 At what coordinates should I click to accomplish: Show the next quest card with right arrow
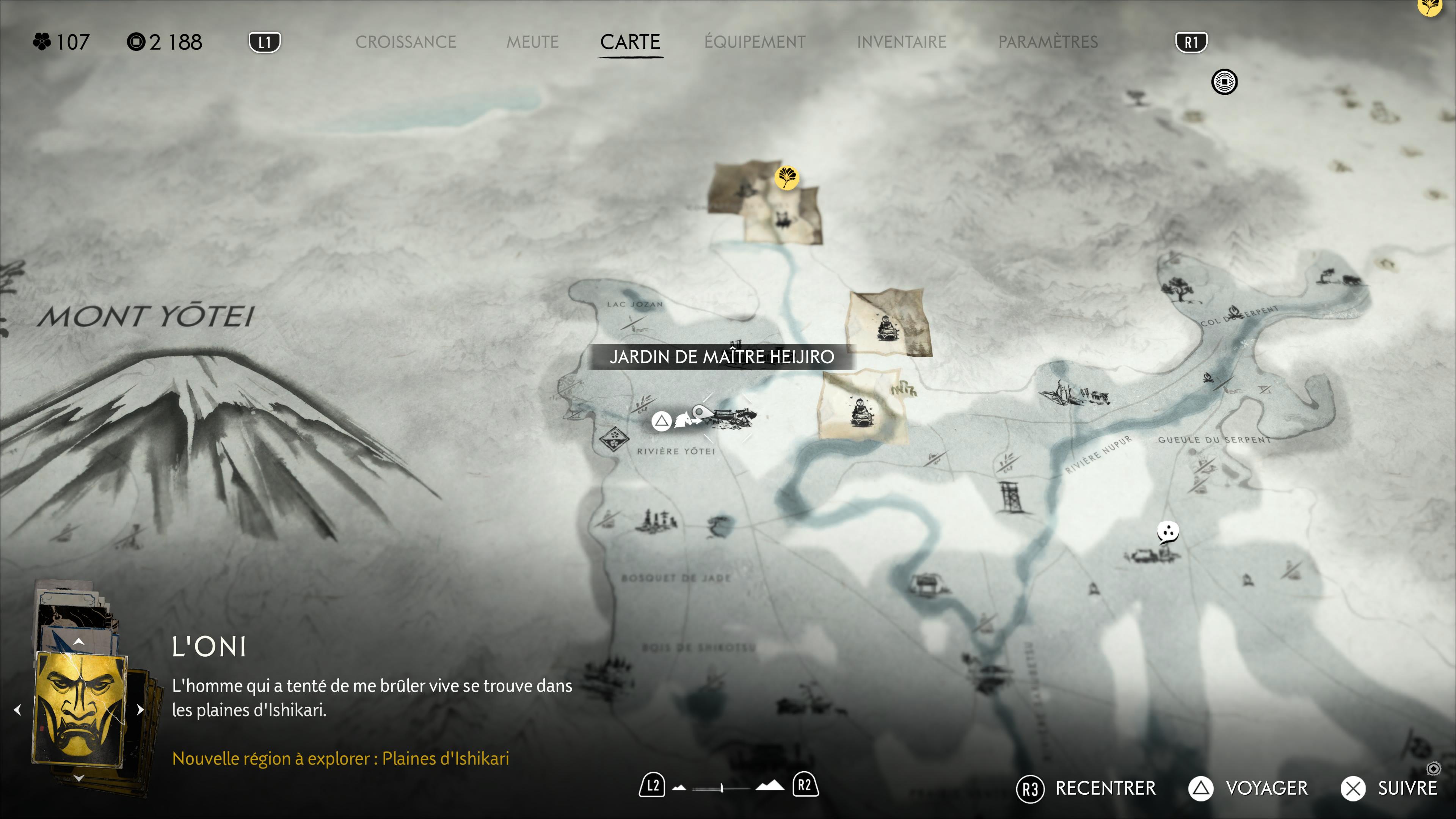pos(140,709)
